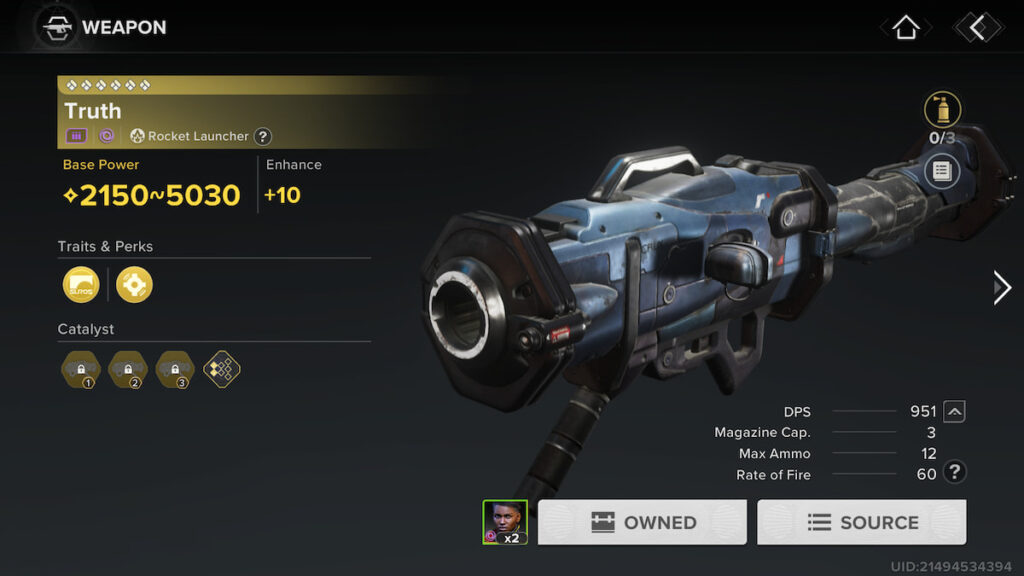Select locked catalyst slot 1
This screenshot has height=576, width=1024.
click(79, 369)
